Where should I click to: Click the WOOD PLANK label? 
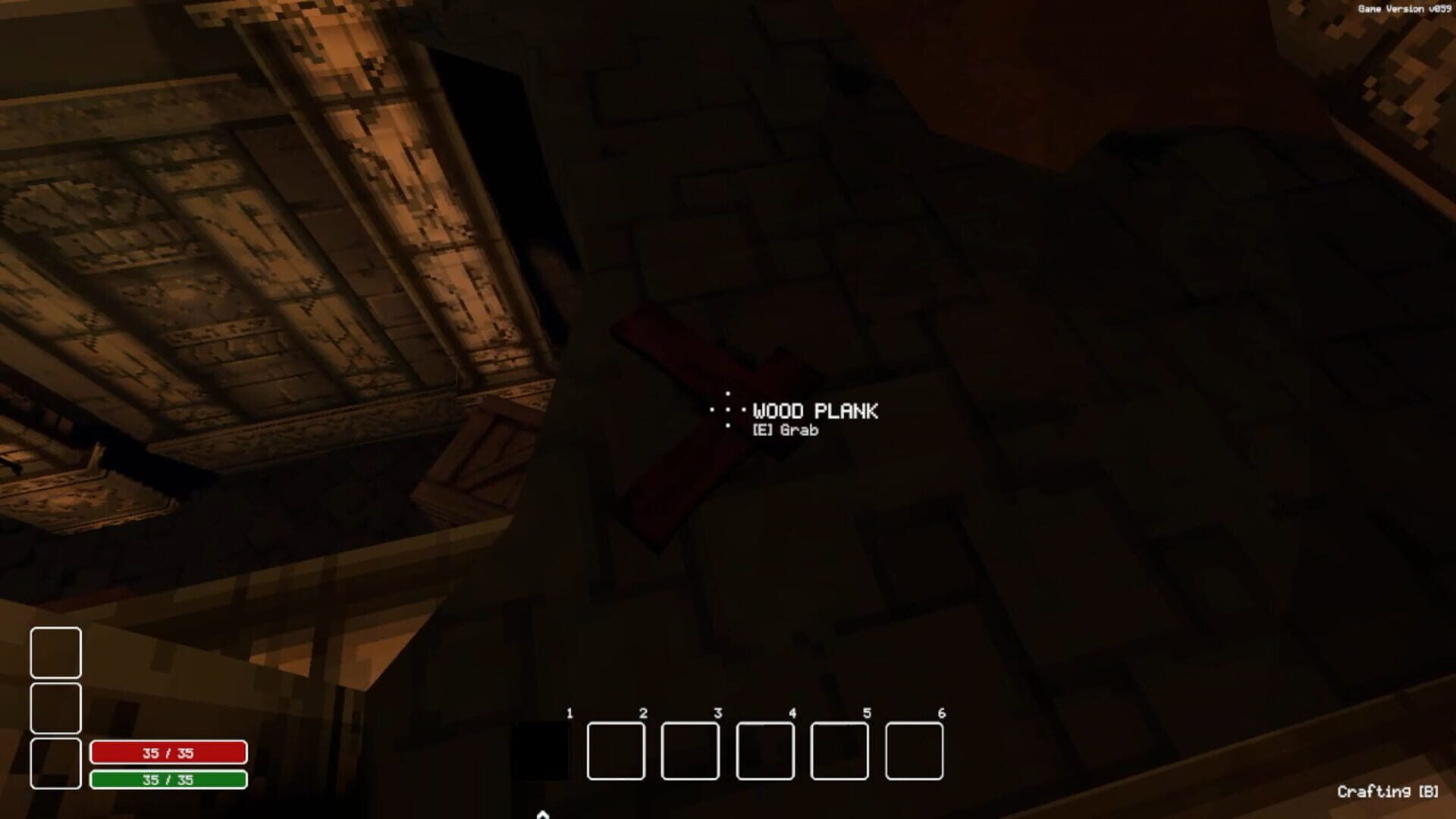click(814, 411)
